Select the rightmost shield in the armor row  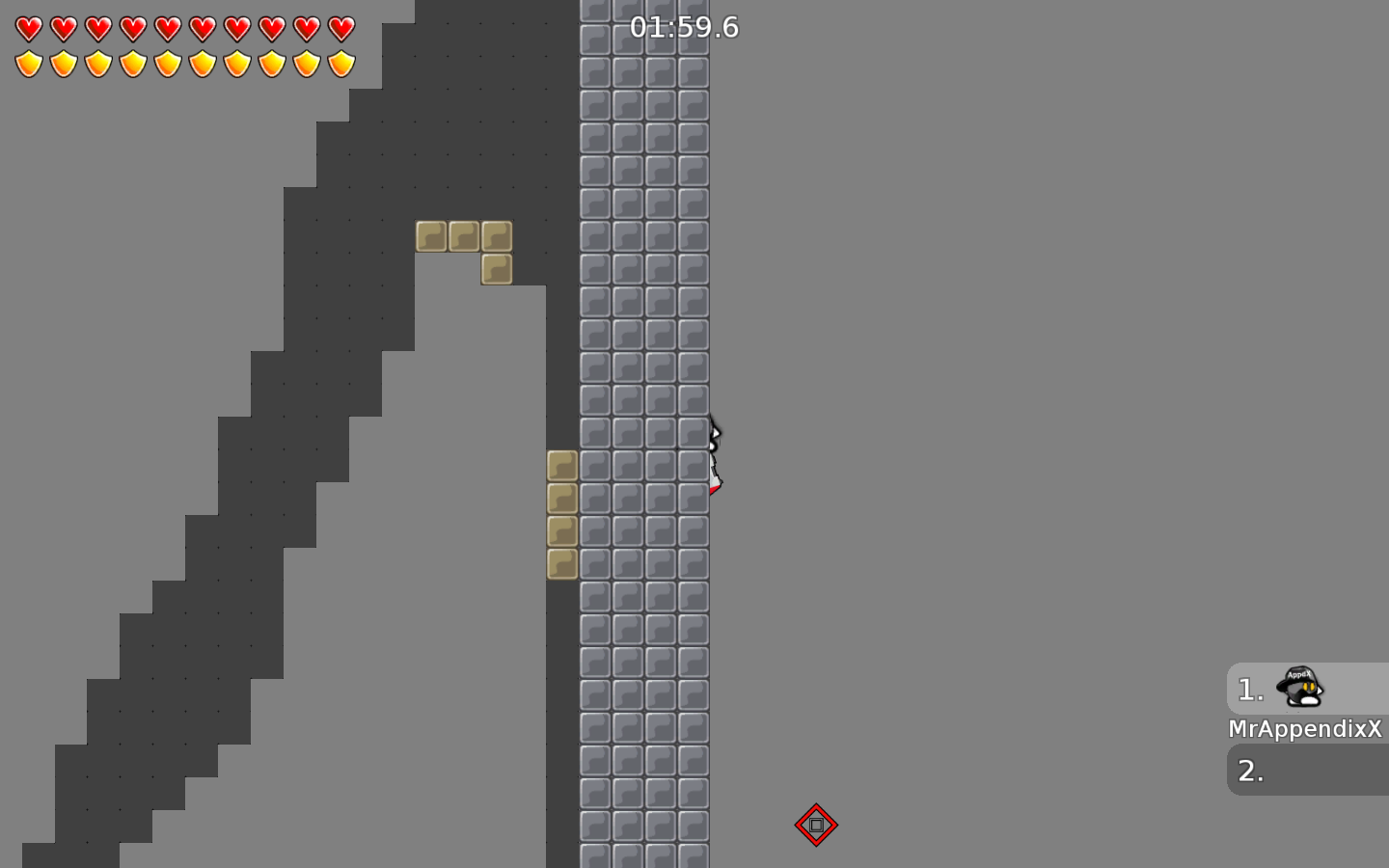[340, 64]
